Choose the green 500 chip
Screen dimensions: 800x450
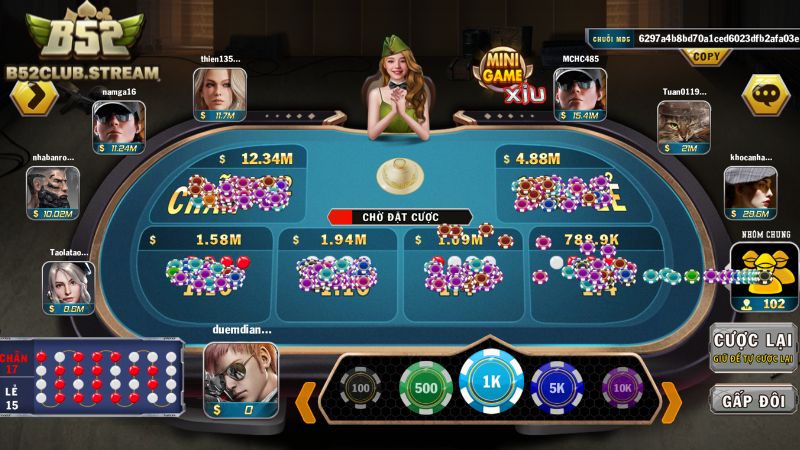coord(426,388)
